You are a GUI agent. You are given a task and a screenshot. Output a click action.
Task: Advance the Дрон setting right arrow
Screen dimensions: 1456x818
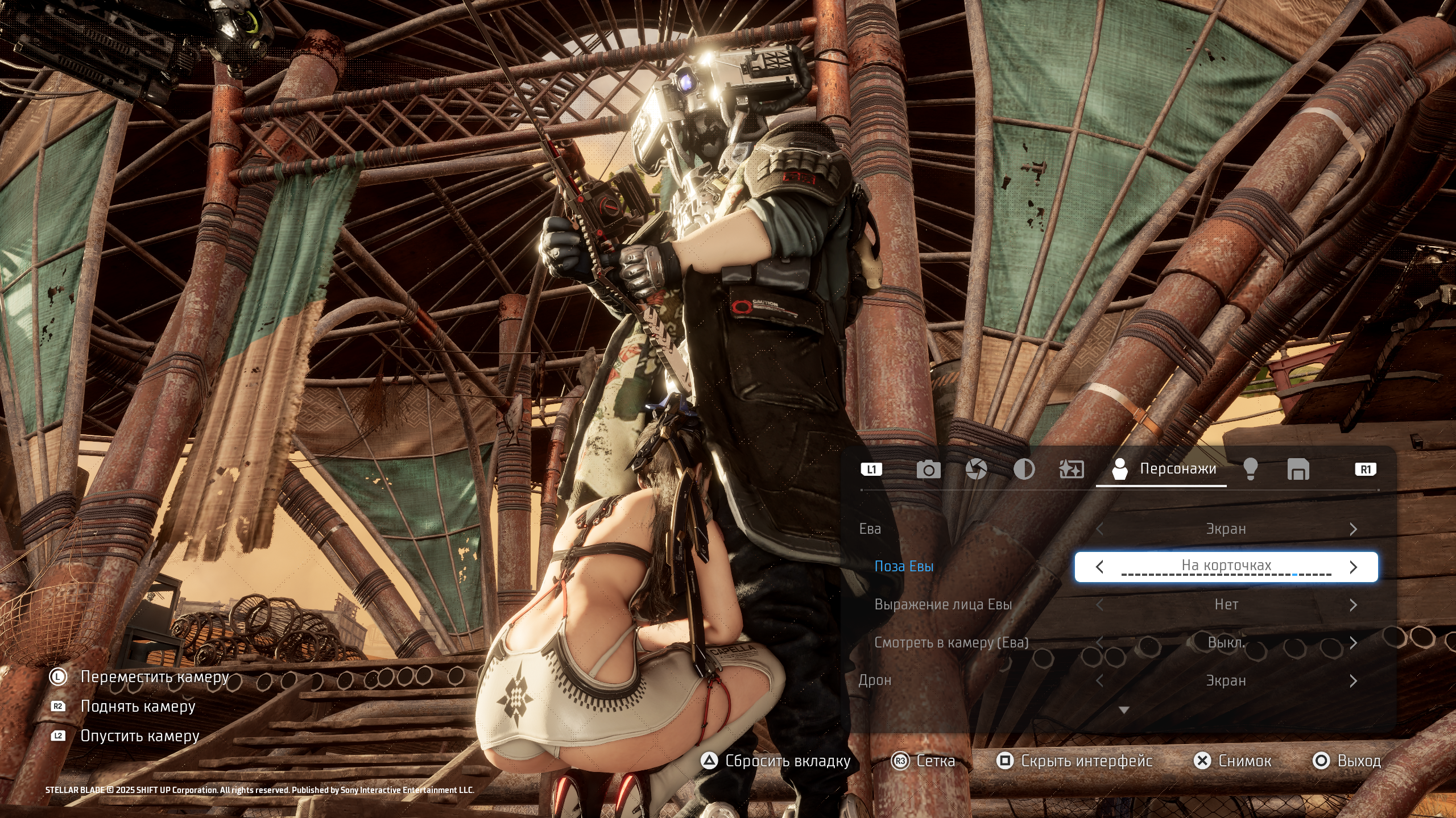click(x=1353, y=681)
